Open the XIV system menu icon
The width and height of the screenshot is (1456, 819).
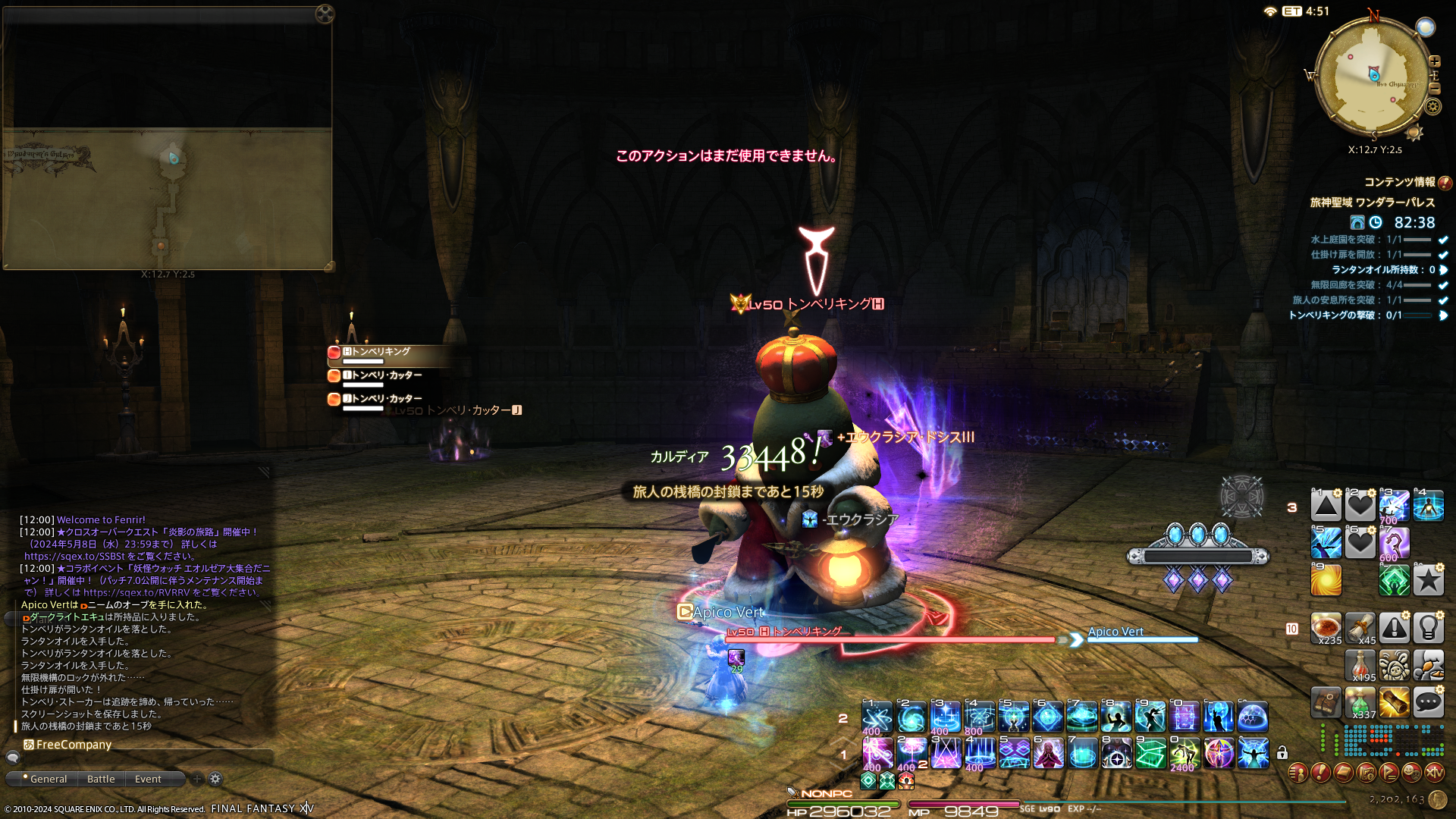[1434, 773]
